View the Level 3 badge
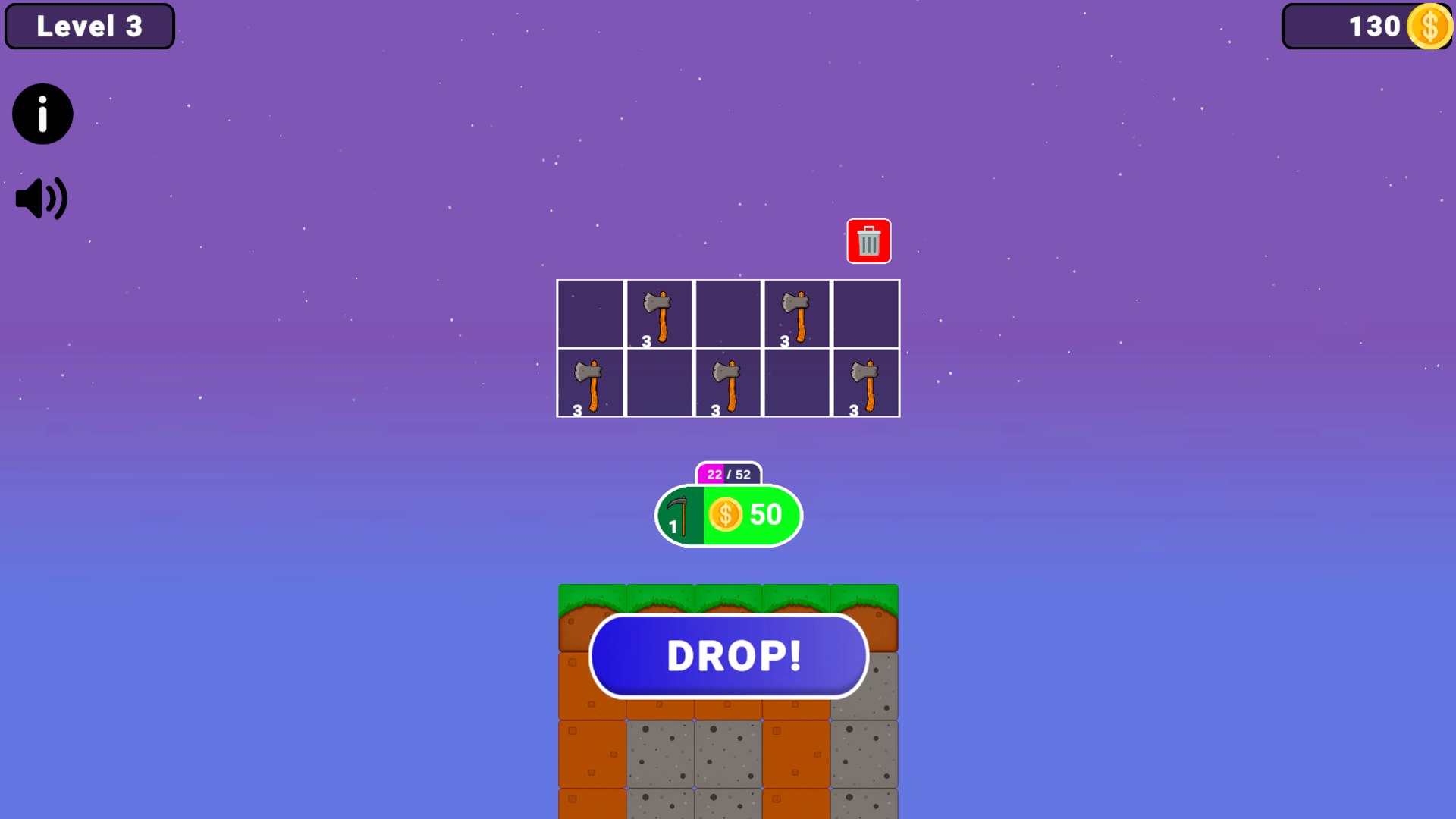The image size is (1456, 819). (x=89, y=26)
